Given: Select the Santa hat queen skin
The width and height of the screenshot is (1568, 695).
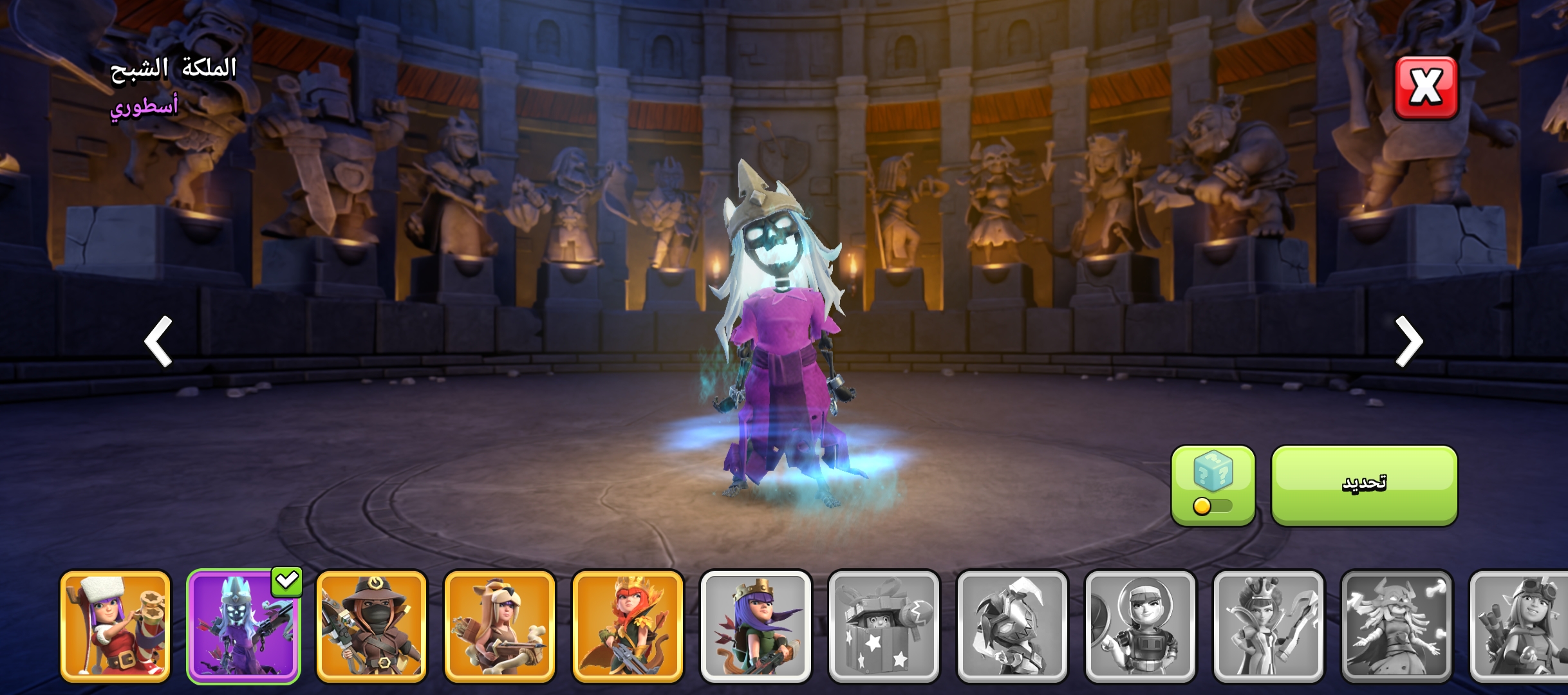Looking at the screenshot, I should tap(116, 626).
